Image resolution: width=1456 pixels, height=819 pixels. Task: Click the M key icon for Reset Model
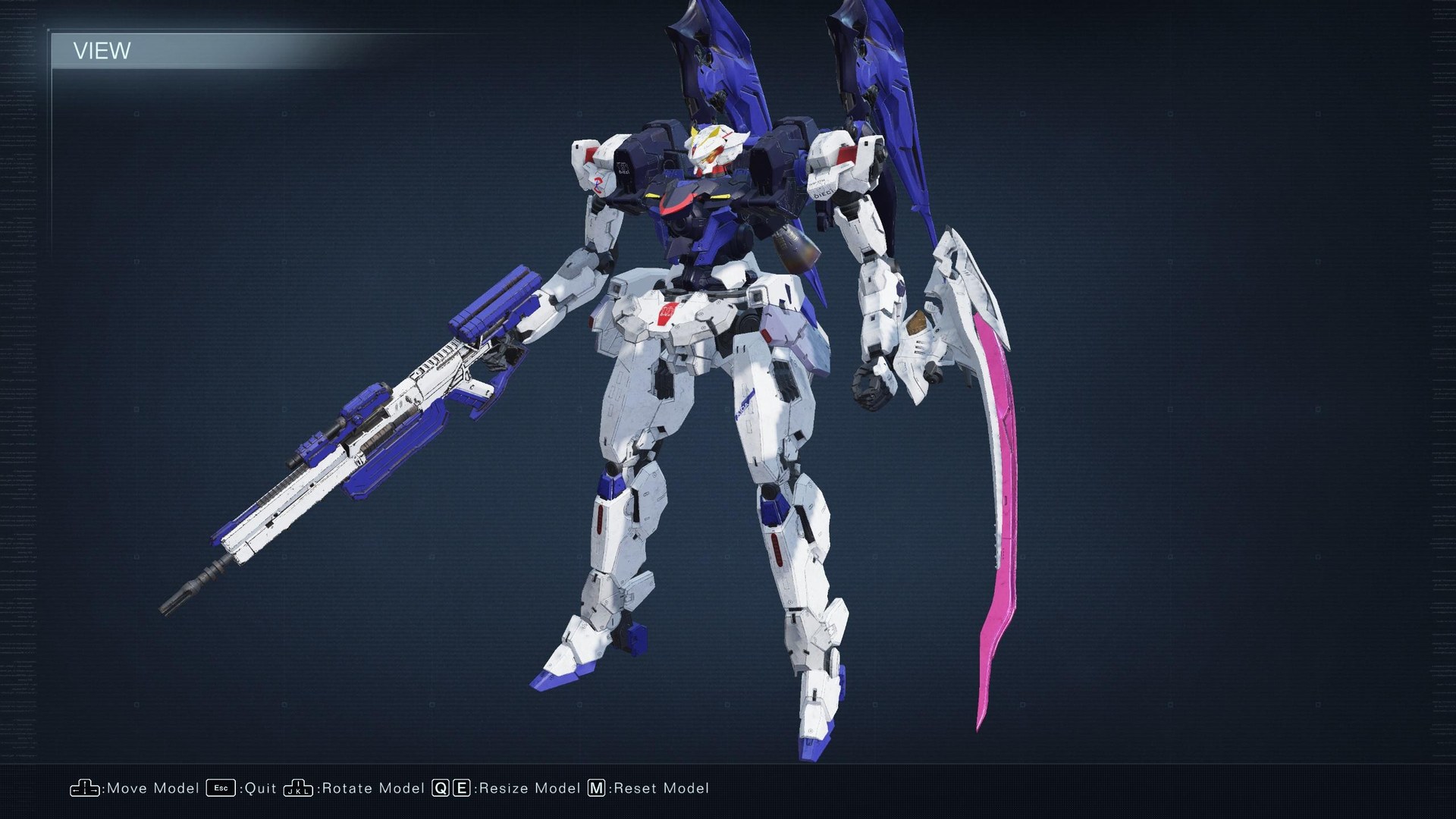(598, 789)
